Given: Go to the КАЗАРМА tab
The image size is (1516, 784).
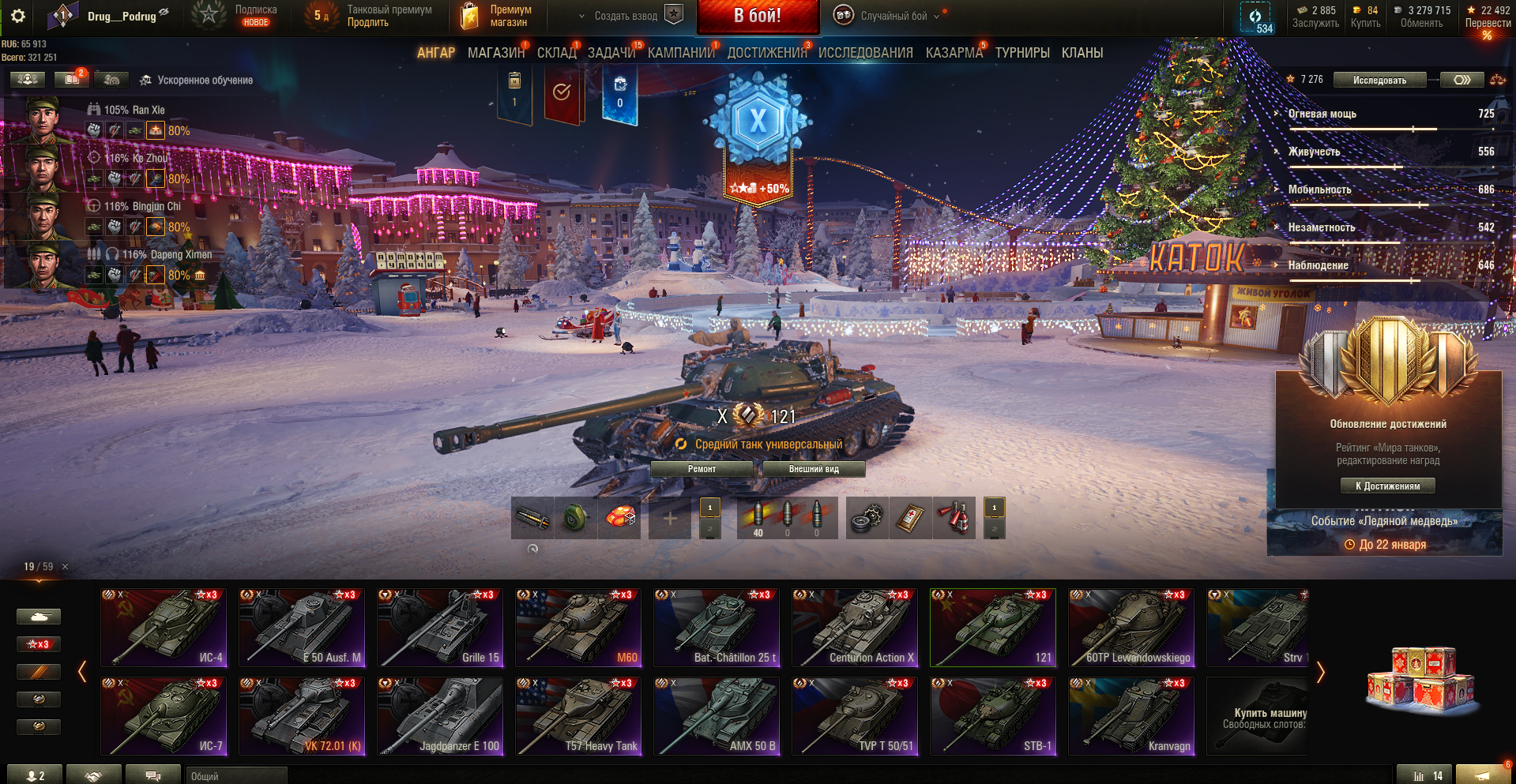Looking at the screenshot, I should coord(954,53).
